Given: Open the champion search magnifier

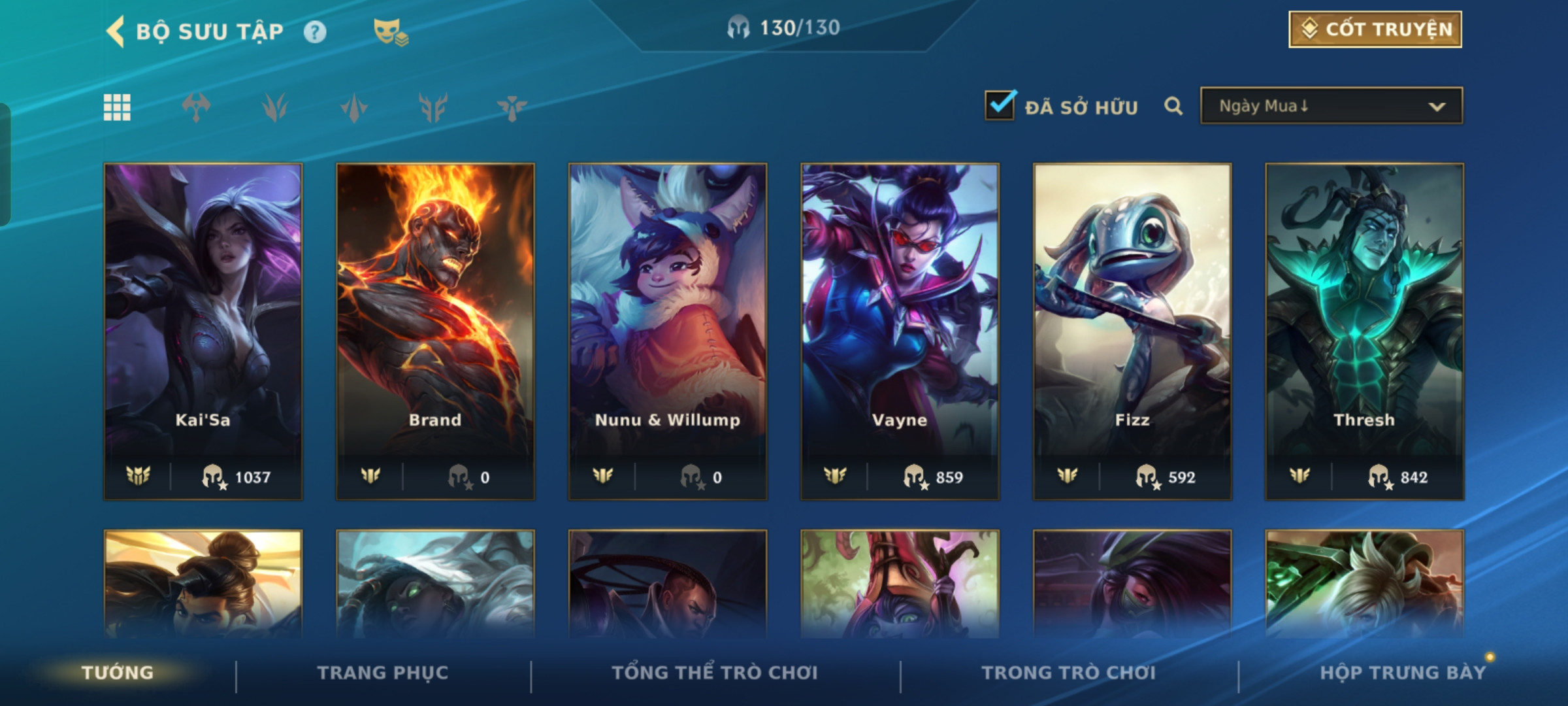Looking at the screenshot, I should 1173,107.
